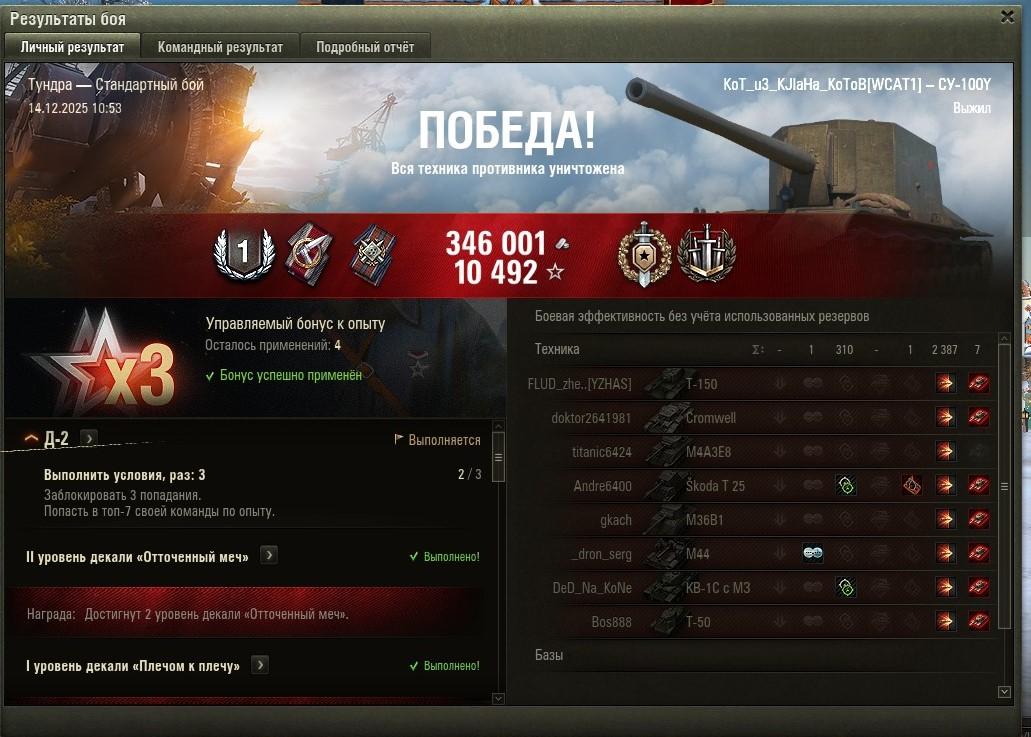Open details for «Плечом к плечу» decal mission
1031x737 pixels.
point(259,665)
